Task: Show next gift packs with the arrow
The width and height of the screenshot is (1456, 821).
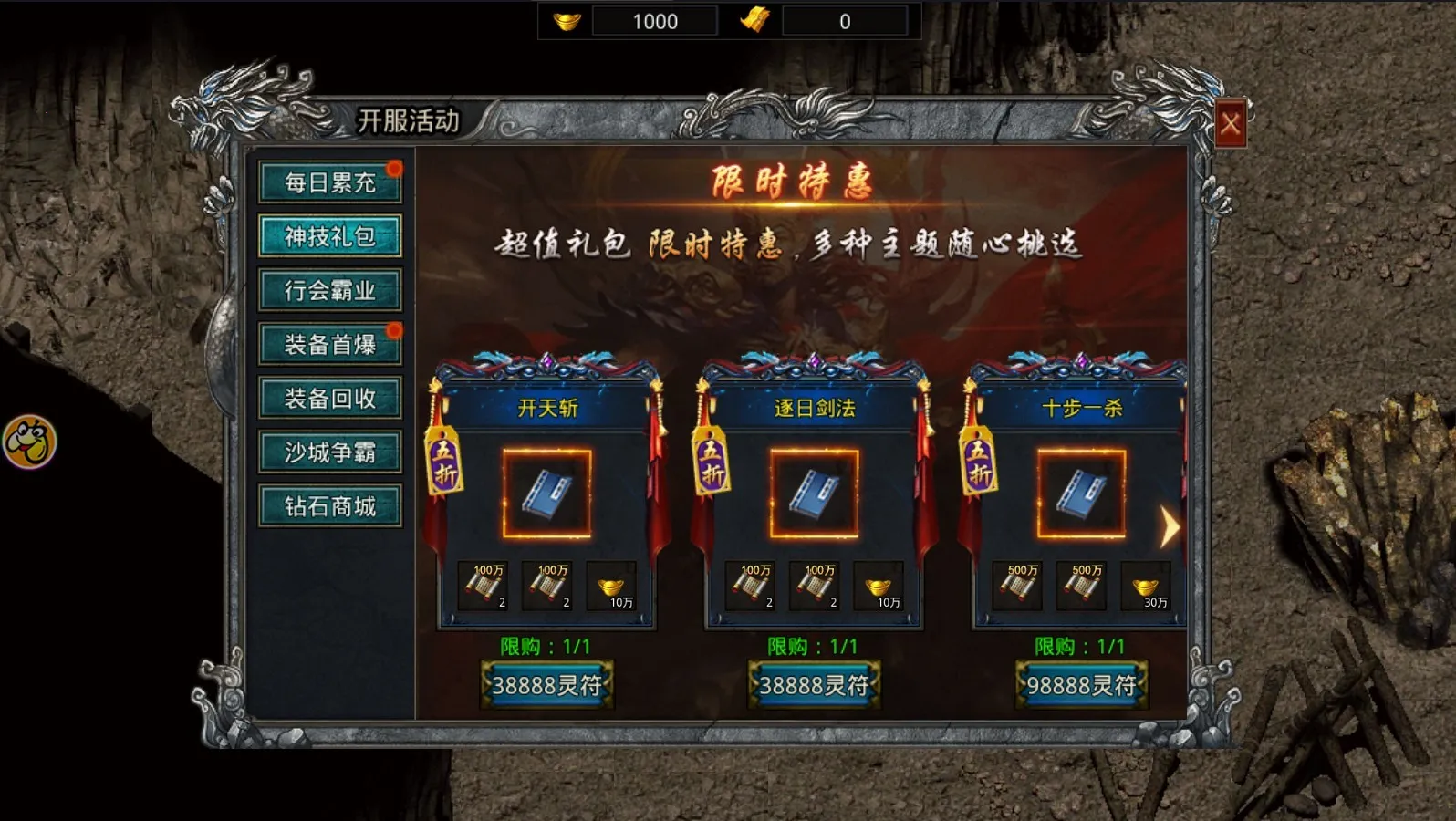Action: [1170, 527]
